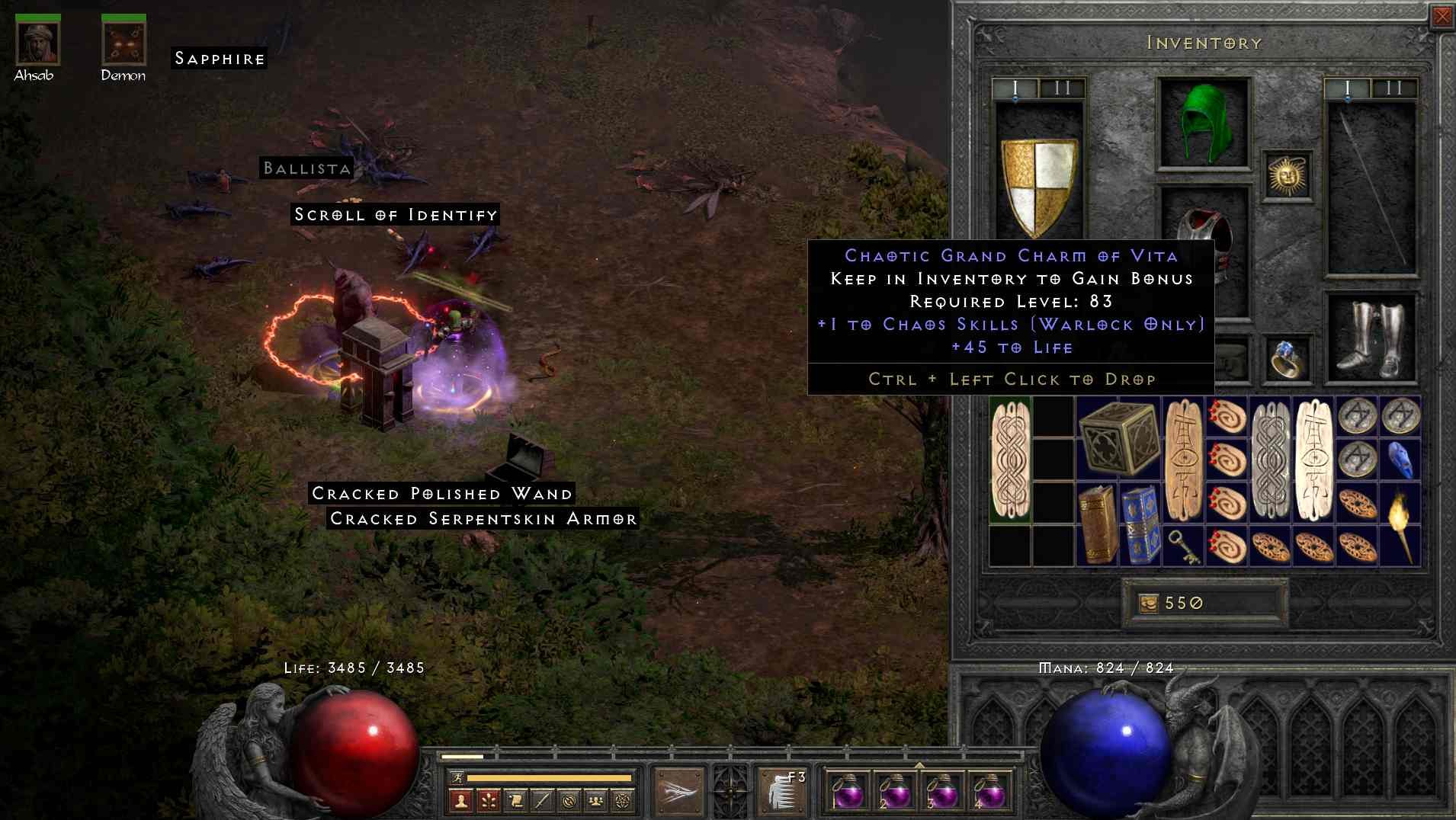Image resolution: width=1456 pixels, height=820 pixels.
Task: Switch to weapon set II on left slot
Action: (x=1063, y=88)
